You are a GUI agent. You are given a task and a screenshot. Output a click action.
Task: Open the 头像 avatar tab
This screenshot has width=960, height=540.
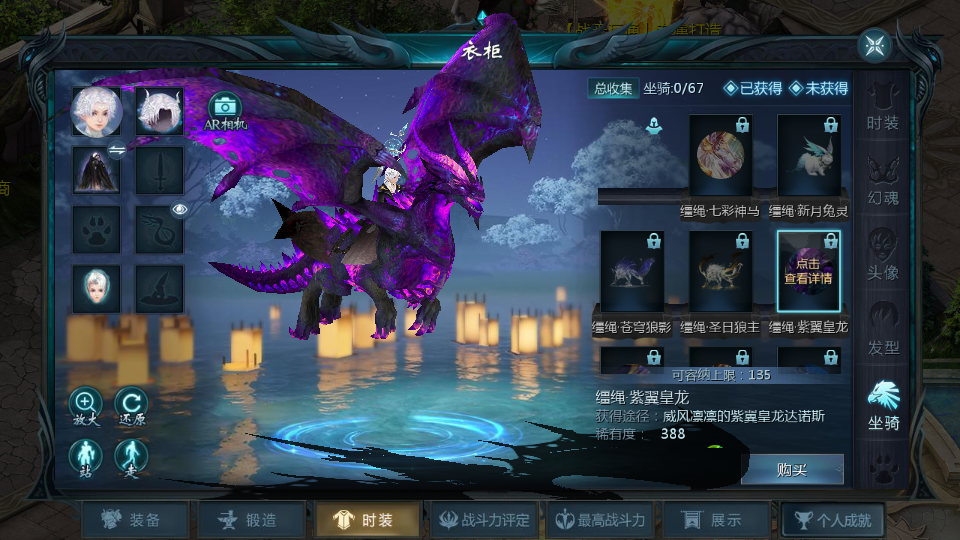point(882,255)
